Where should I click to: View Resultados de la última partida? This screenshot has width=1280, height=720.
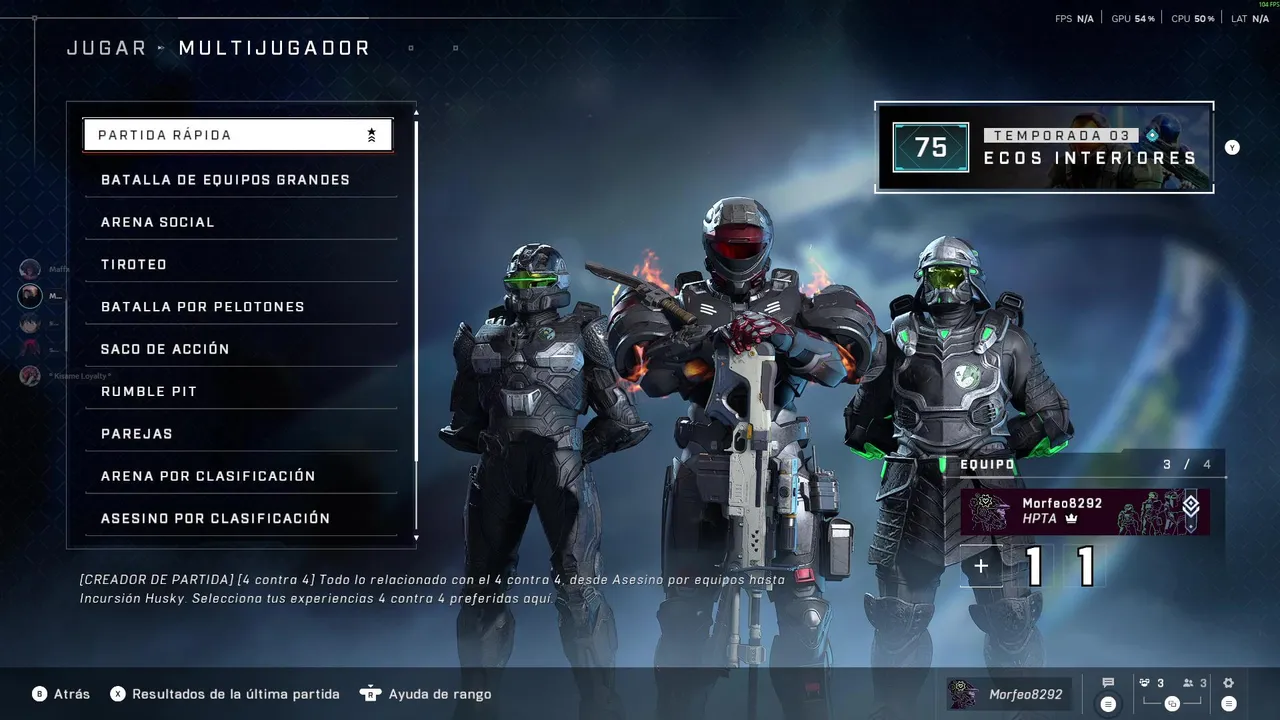[x=225, y=694]
